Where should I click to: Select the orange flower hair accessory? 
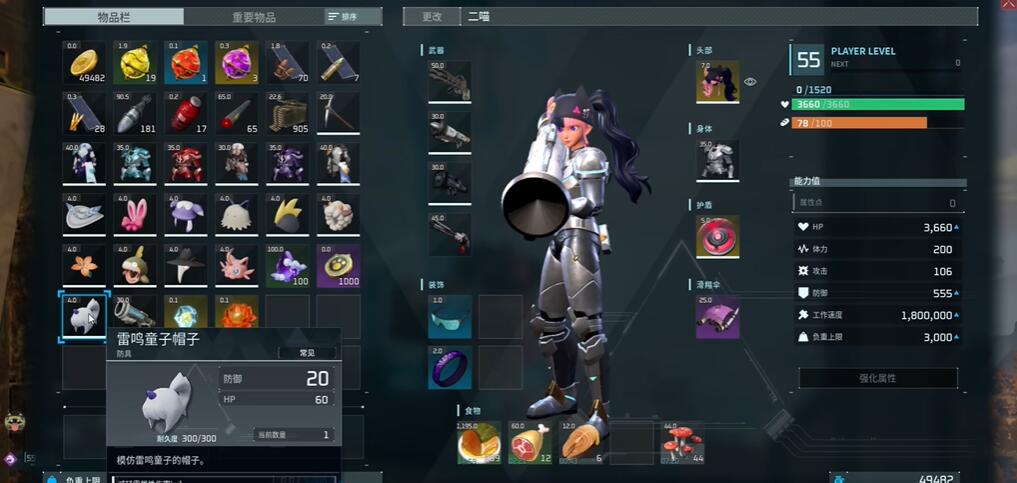pyautogui.click(x=84, y=265)
